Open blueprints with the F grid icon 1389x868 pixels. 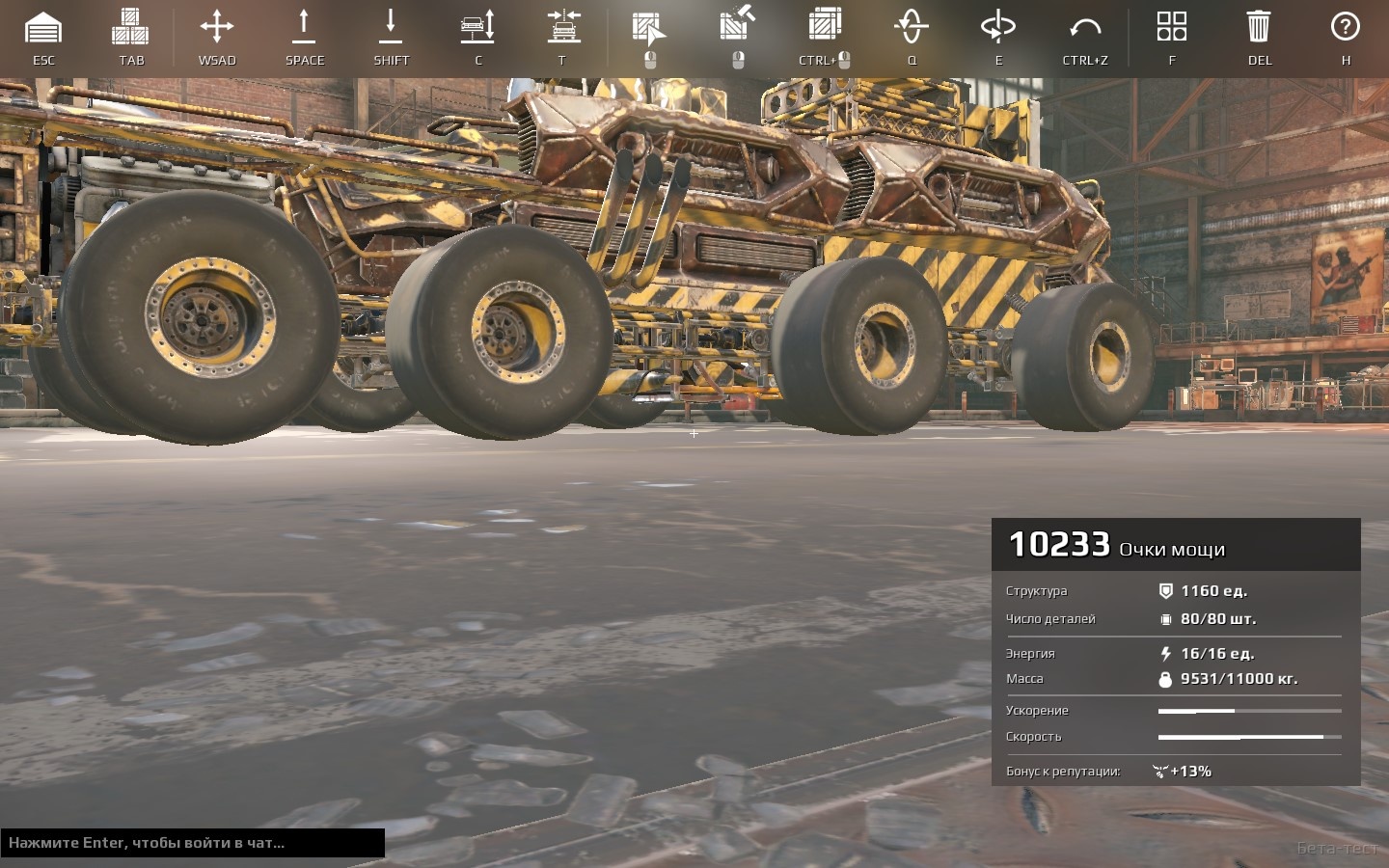(x=1172, y=29)
